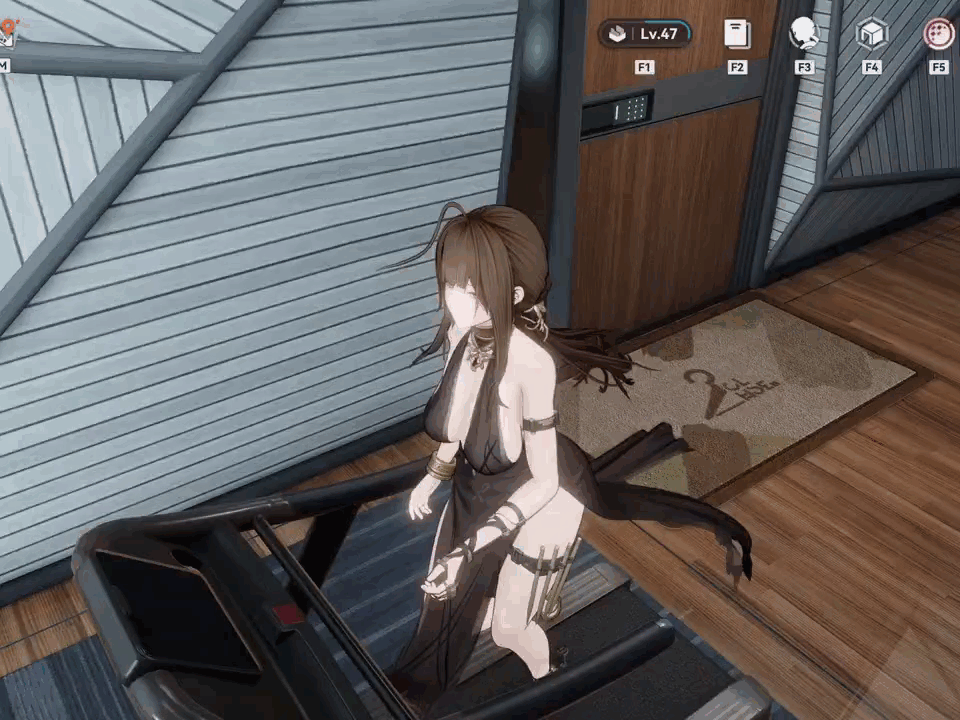Open the stacked notes icon menu
This screenshot has width=960, height=720.
pos(737,34)
